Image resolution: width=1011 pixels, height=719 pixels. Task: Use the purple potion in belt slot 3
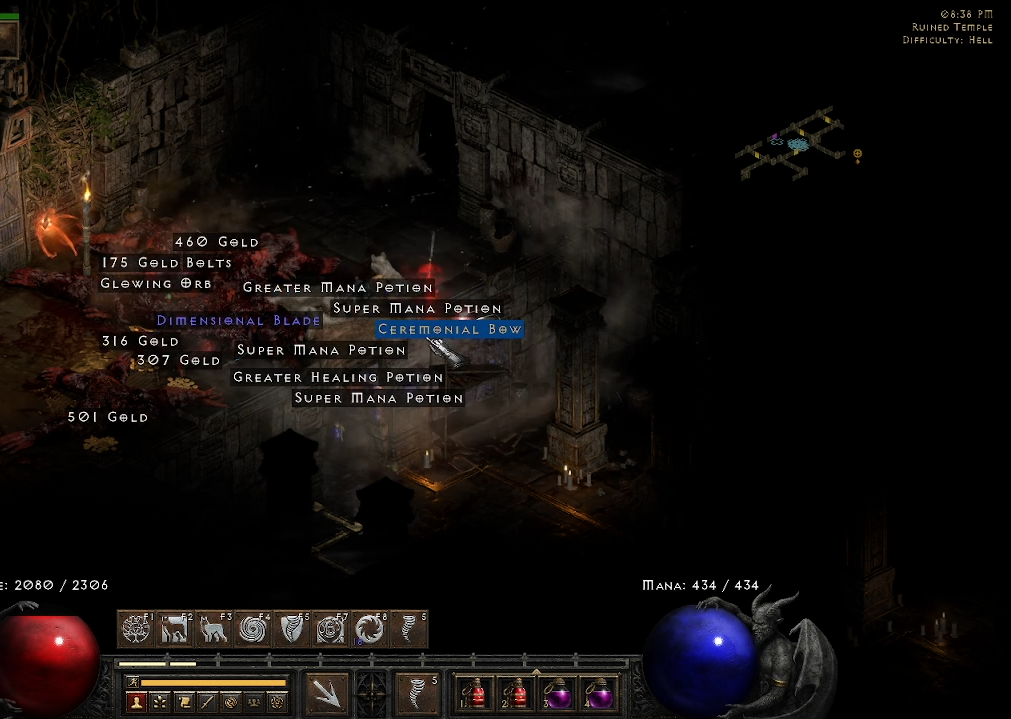pyautogui.click(x=556, y=693)
